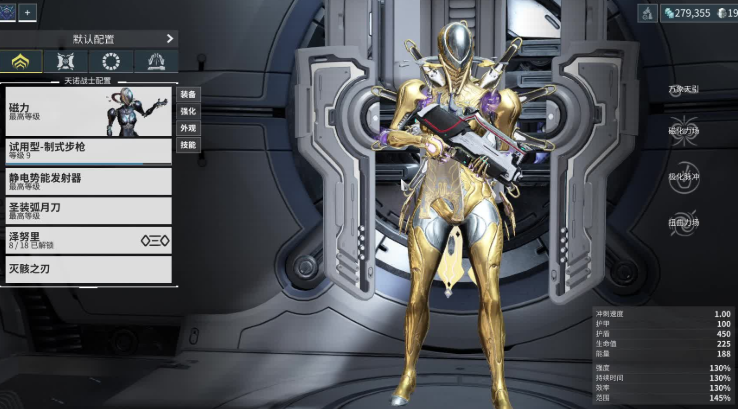Screen dimensions: 738x409
Task: Switch to the fourth arsenal category tab
Action: (155, 62)
